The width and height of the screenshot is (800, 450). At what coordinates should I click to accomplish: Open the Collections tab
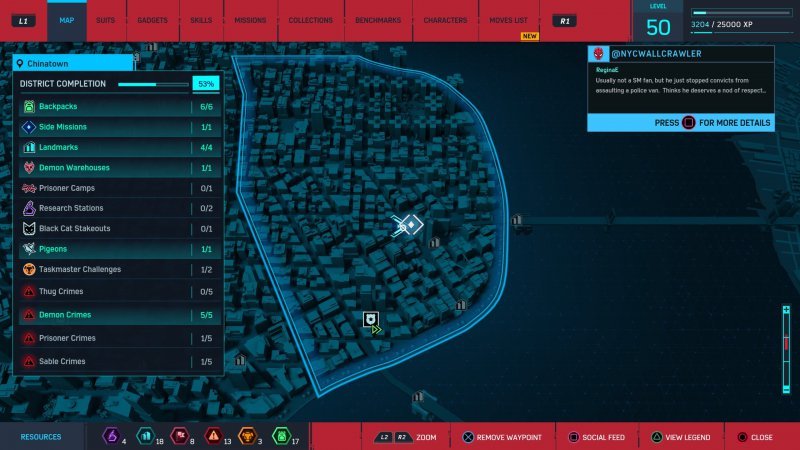310,20
